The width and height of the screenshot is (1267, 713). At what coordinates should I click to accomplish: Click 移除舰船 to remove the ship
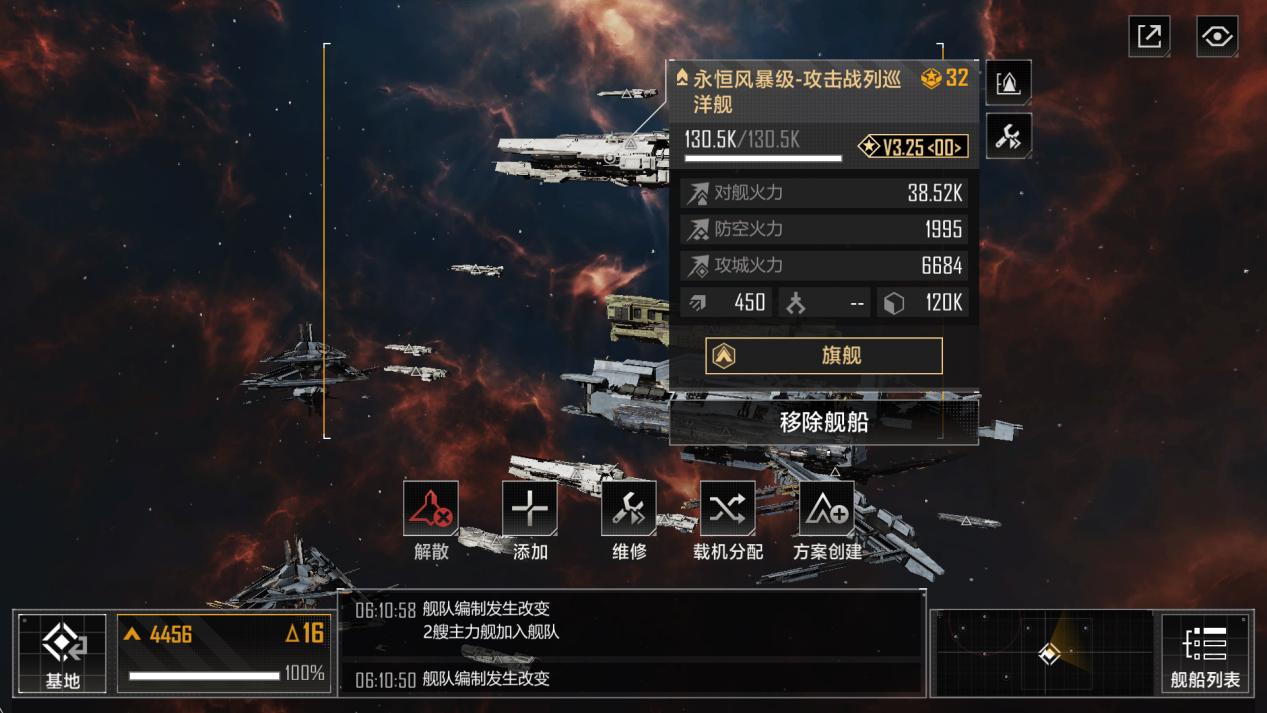click(x=823, y=422)
